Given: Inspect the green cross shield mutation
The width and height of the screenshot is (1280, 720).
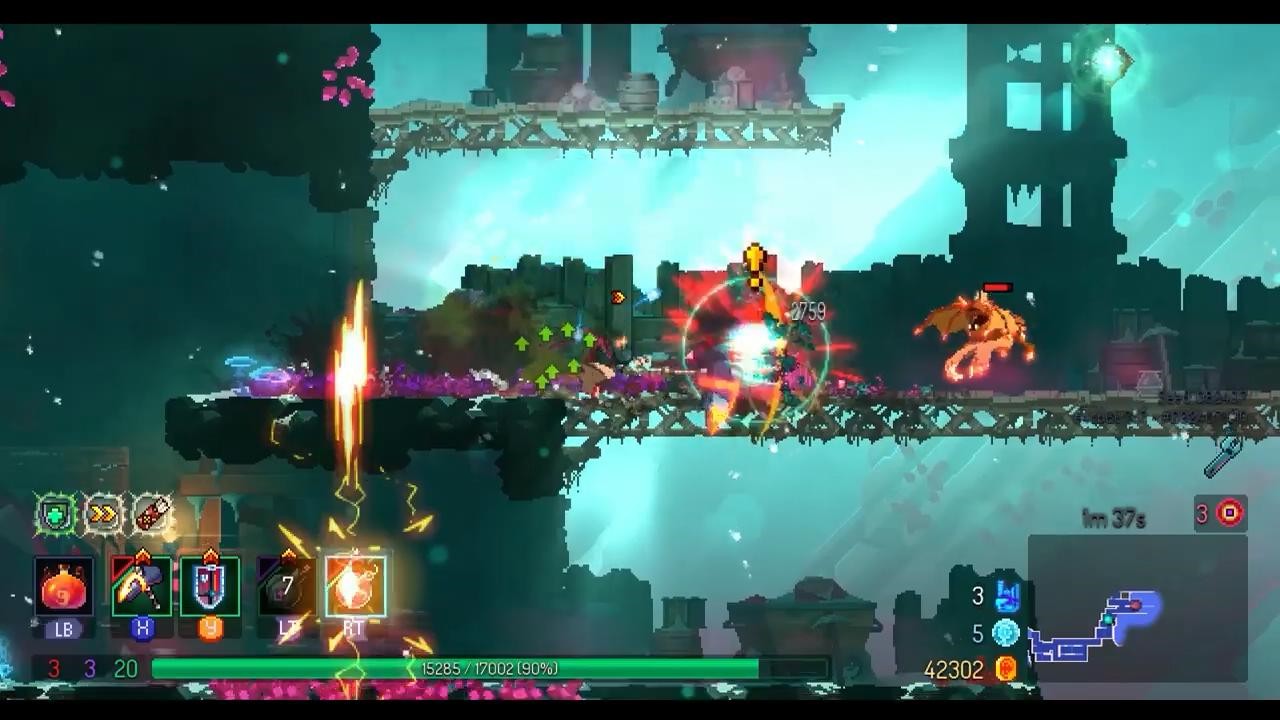Looking at the screenshot, I should [56, 516].
